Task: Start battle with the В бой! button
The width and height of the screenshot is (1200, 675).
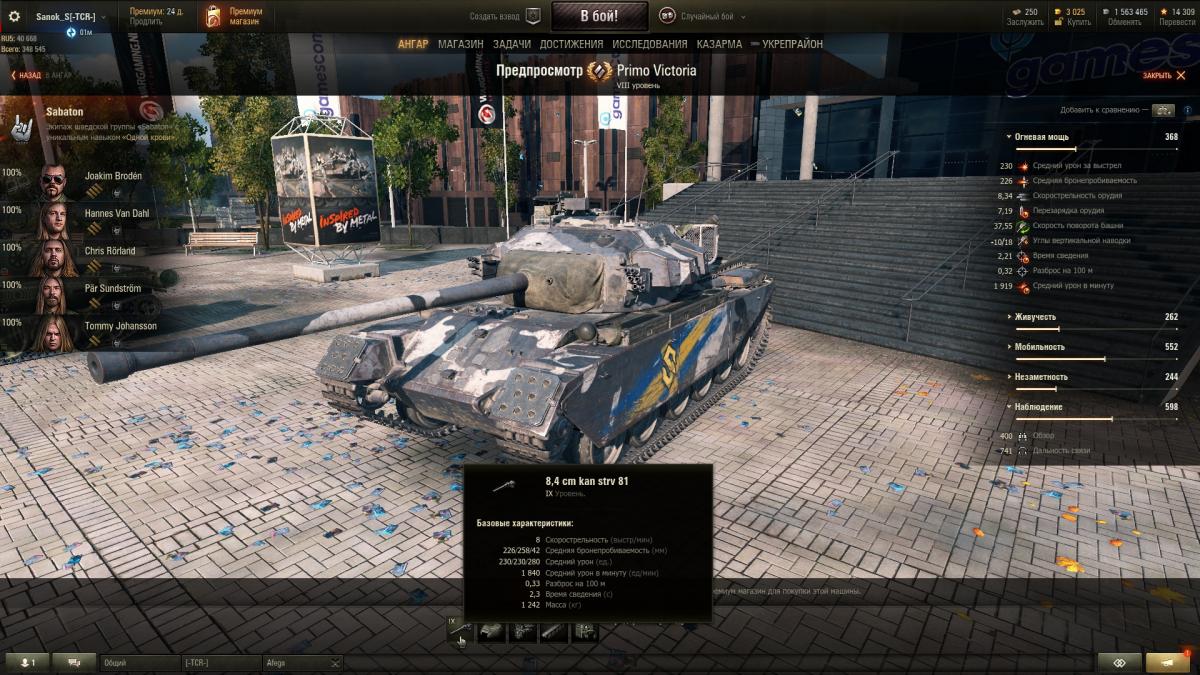Action: 599,16
